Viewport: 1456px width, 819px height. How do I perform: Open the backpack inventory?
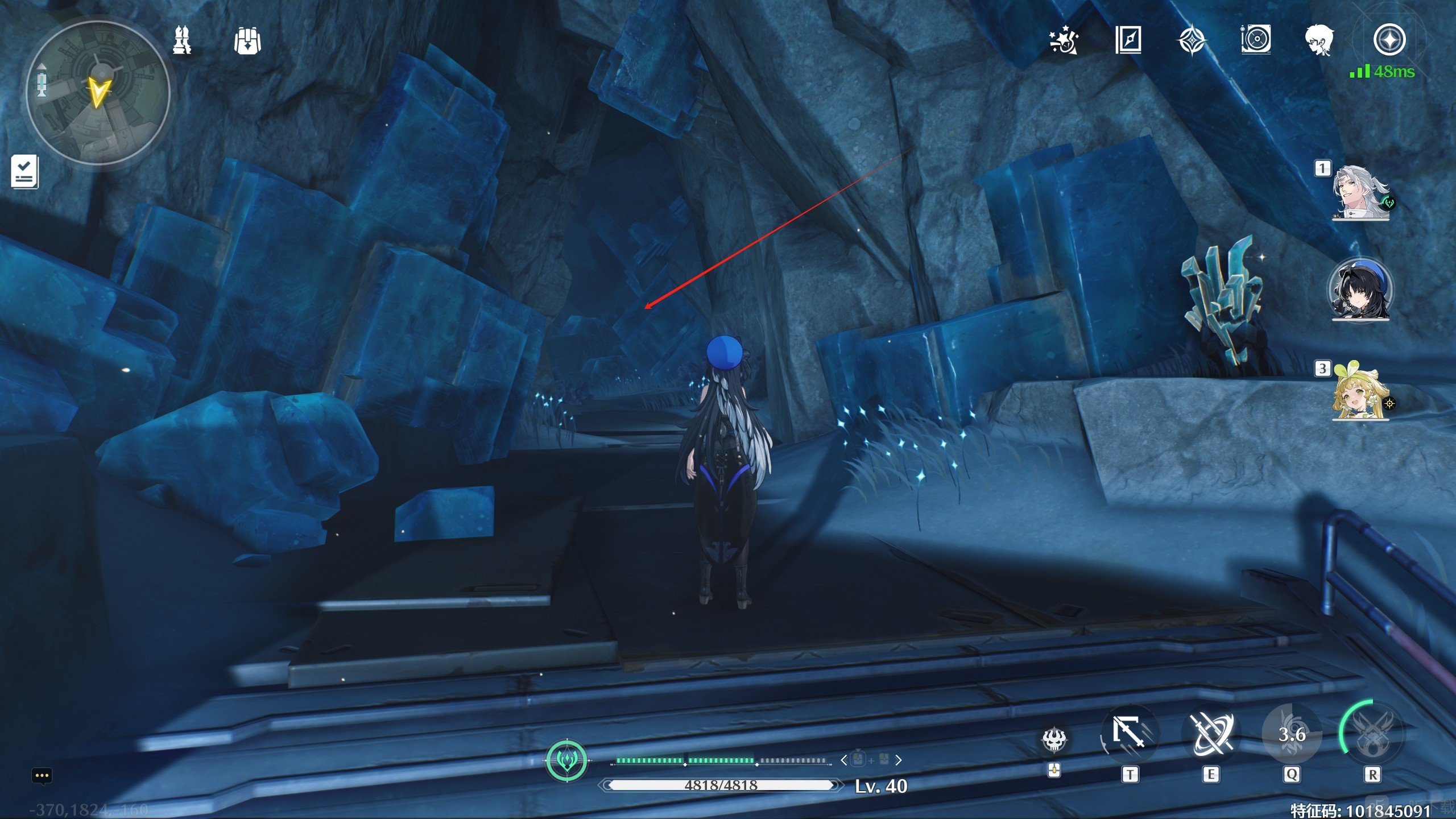click(247, 40)
